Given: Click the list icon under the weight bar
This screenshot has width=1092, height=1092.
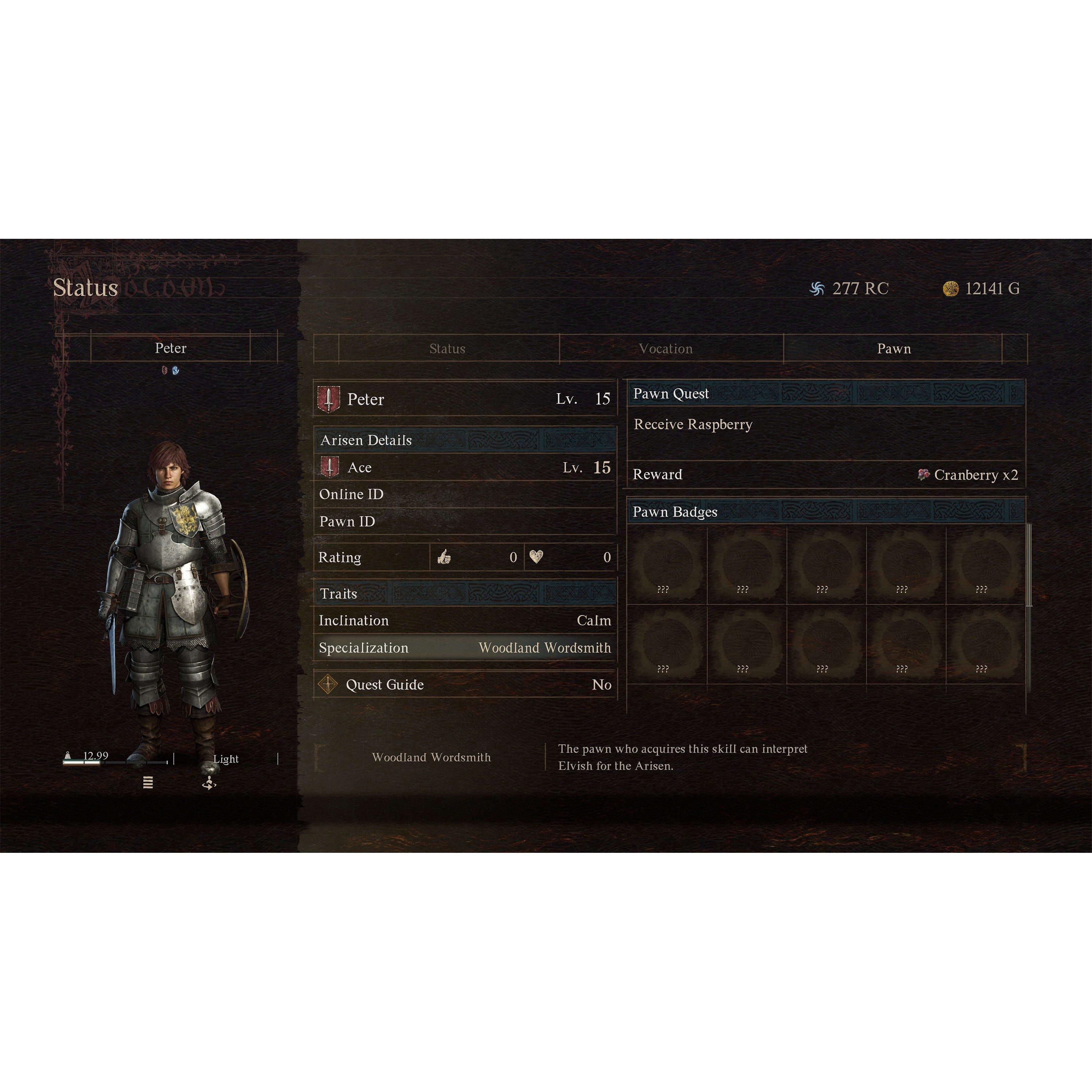Looking at the screenshot, I should pos(148,783).
